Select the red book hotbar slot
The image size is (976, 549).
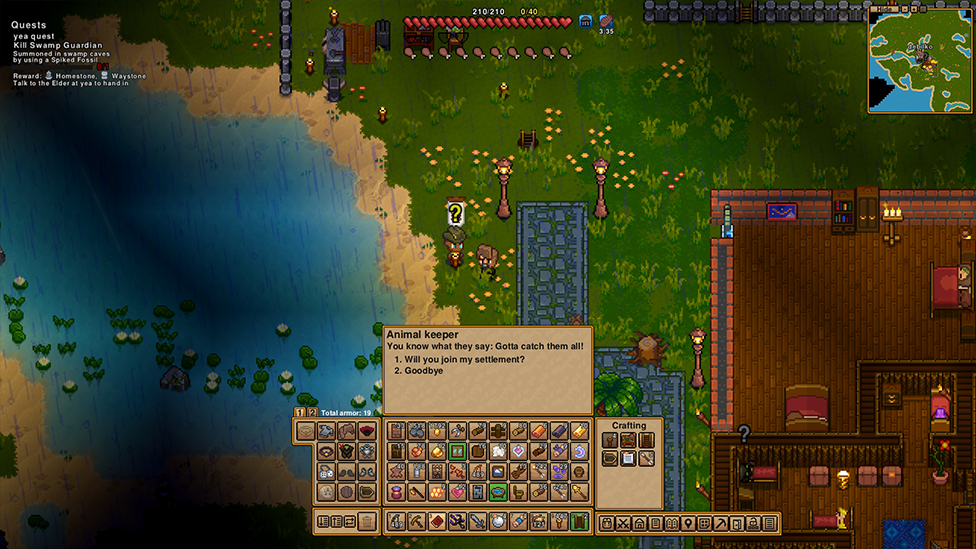436,521
